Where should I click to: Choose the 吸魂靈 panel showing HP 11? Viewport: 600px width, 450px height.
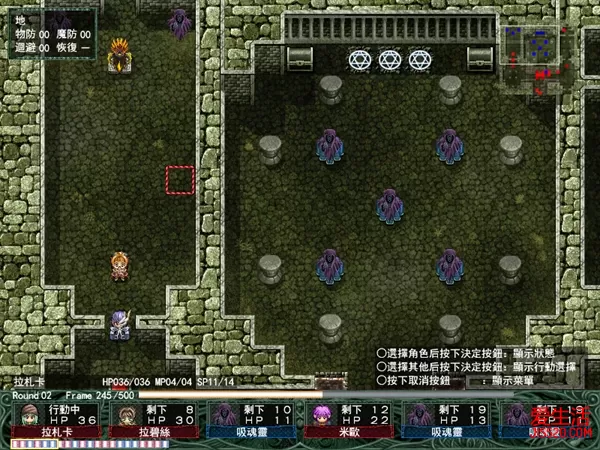(x=251, y=421)
